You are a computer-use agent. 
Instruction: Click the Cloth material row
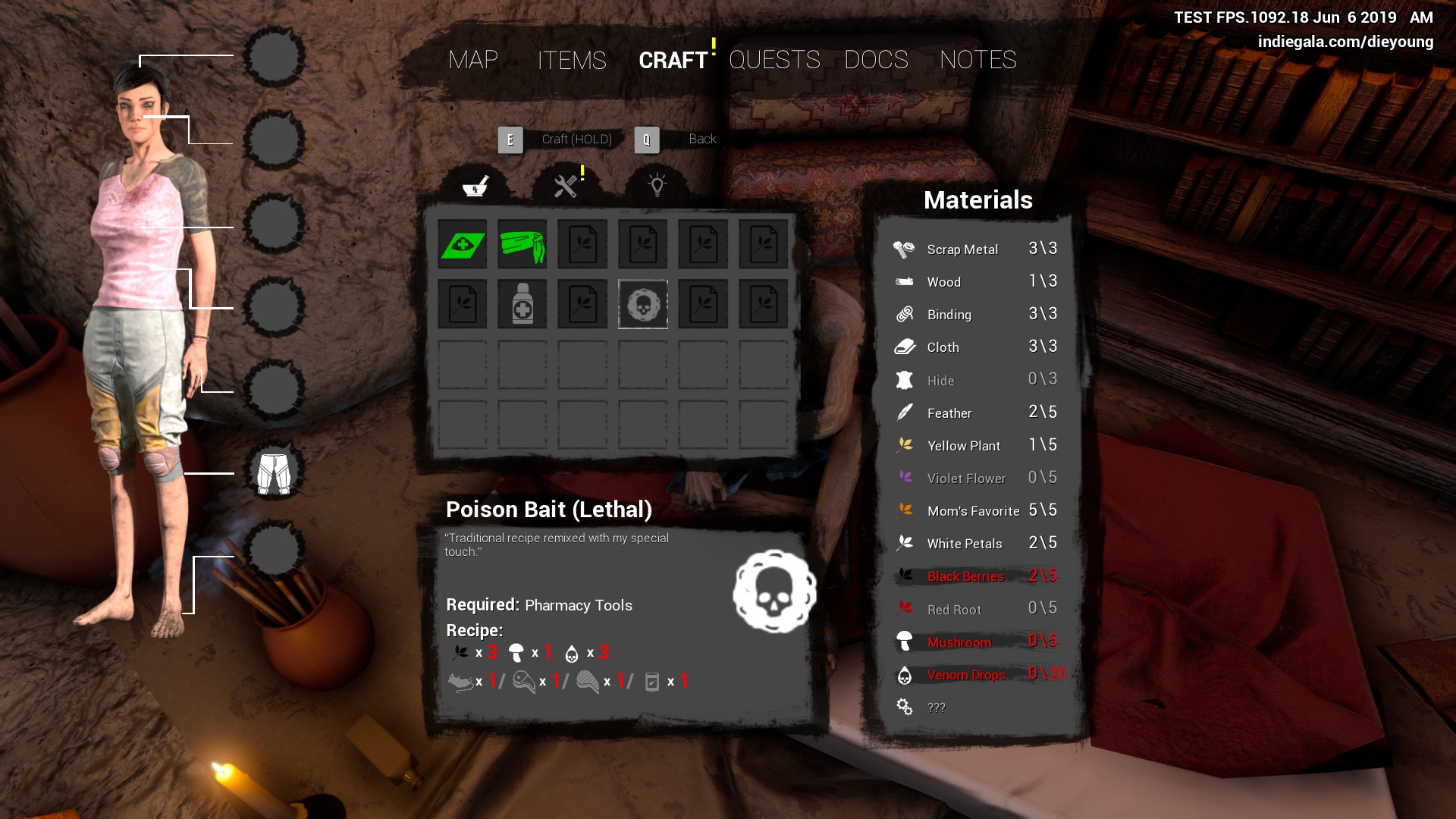pos(975,347)
